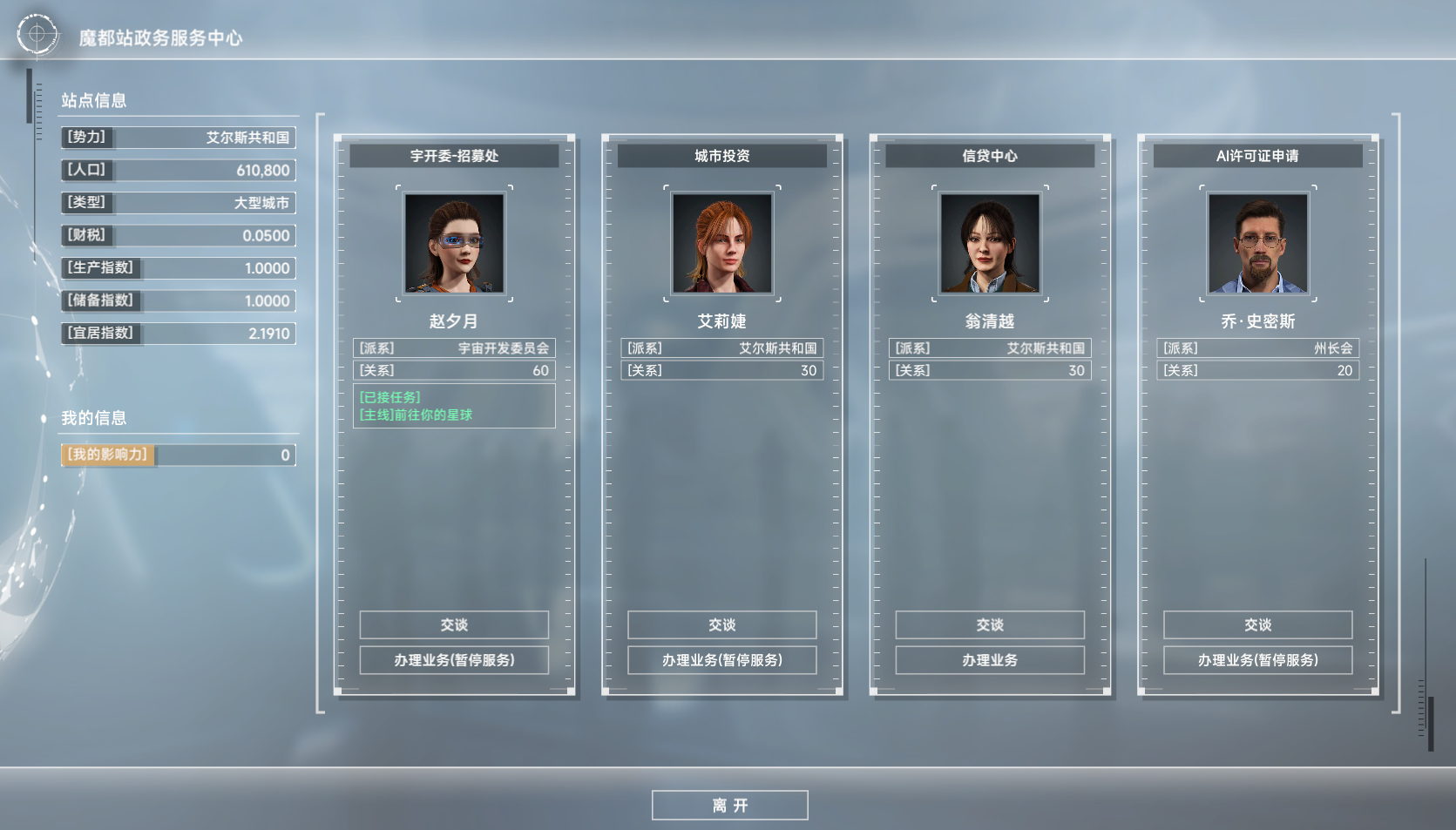This screenshot has height=830, width=1456.
Task: Choose 翁清越's portrait
Action: pyautogui.click(x=990, y=243)
